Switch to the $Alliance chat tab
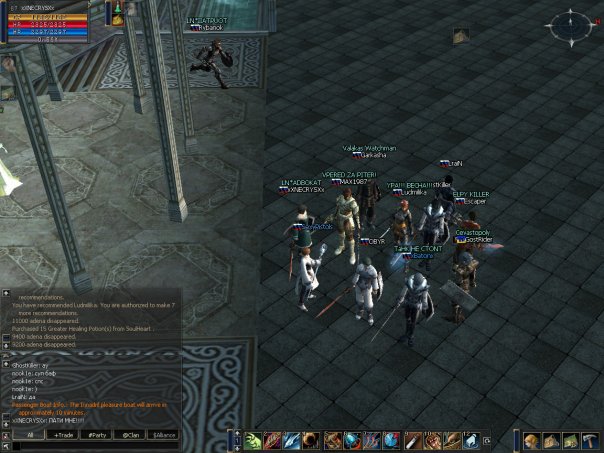This screenshot has height=453, width=604. pos(163,436)
